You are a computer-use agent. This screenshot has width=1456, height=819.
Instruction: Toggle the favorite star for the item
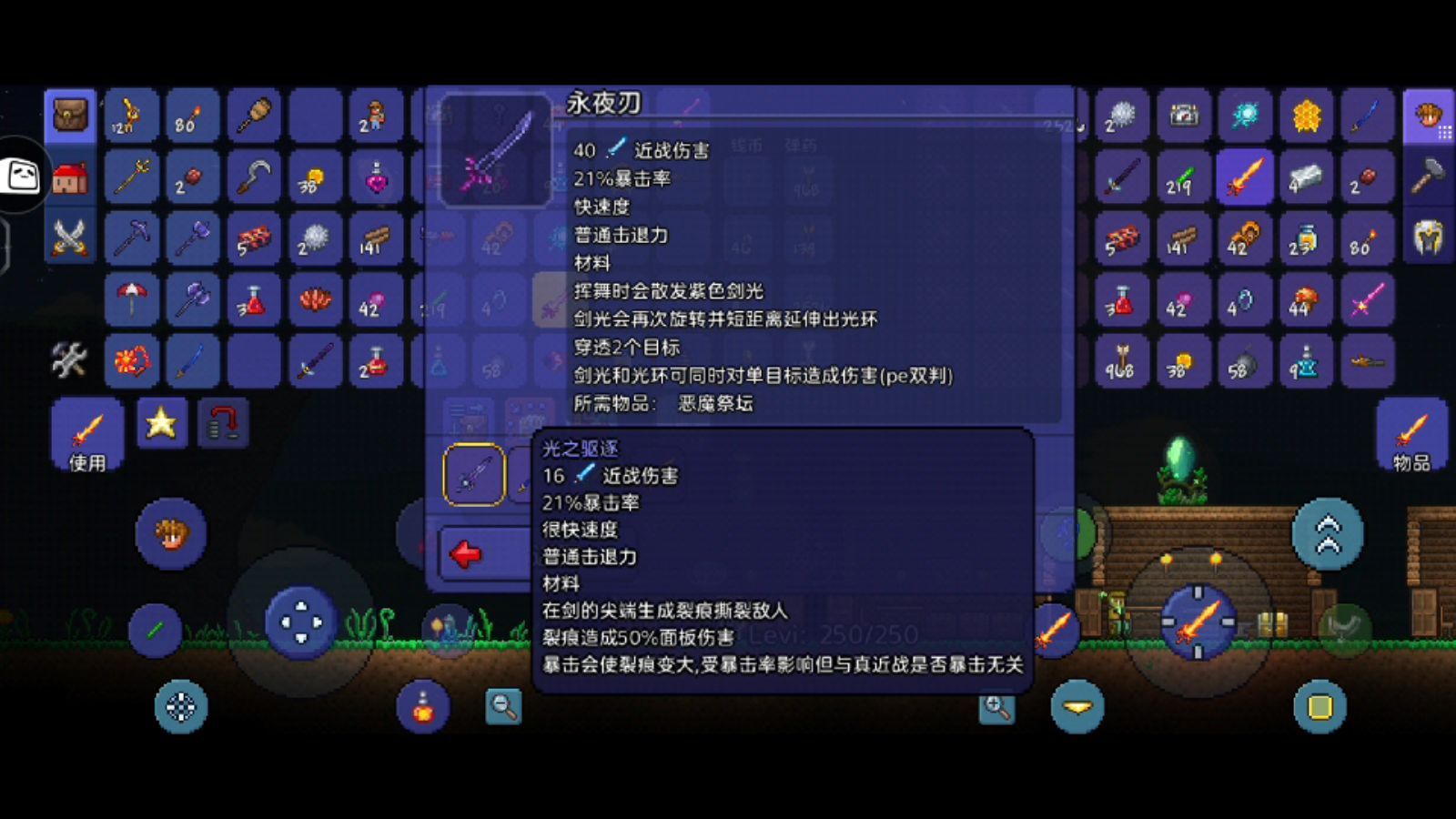click(161, 422)
